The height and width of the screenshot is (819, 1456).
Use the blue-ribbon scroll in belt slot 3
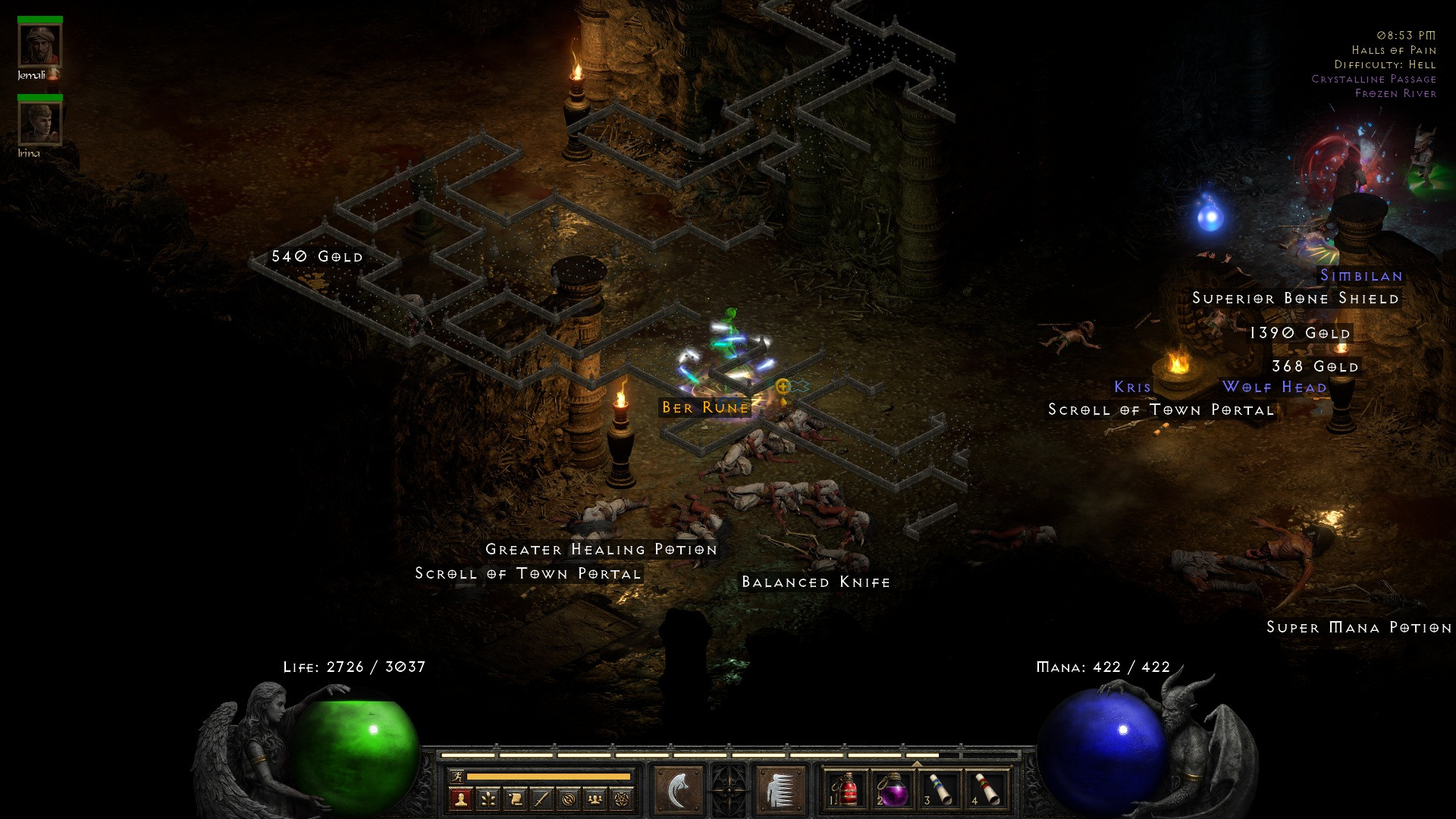[x=940, y=790]
